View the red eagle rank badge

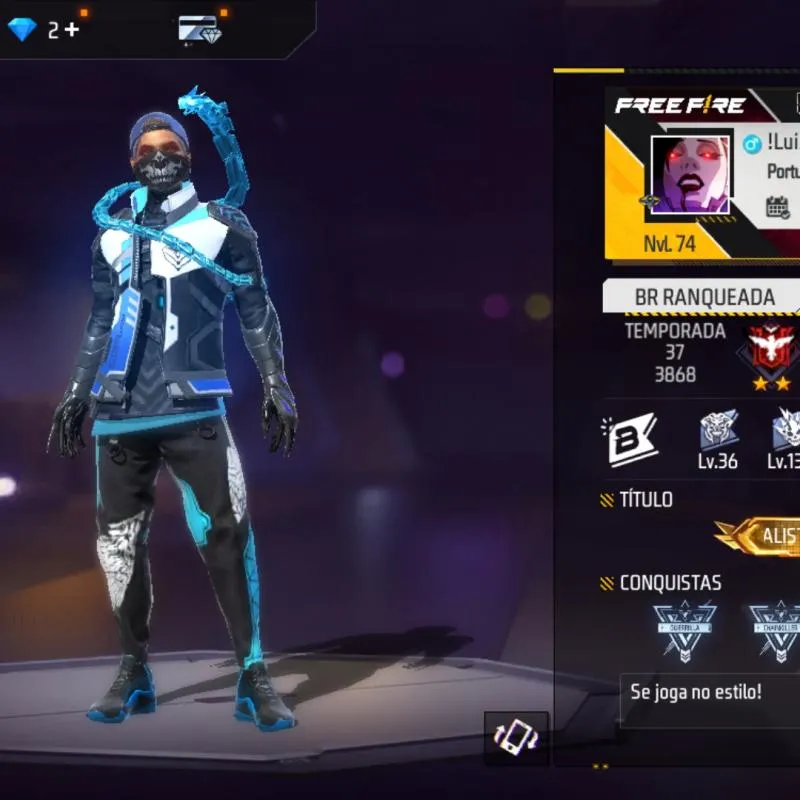tap(771, 350)
